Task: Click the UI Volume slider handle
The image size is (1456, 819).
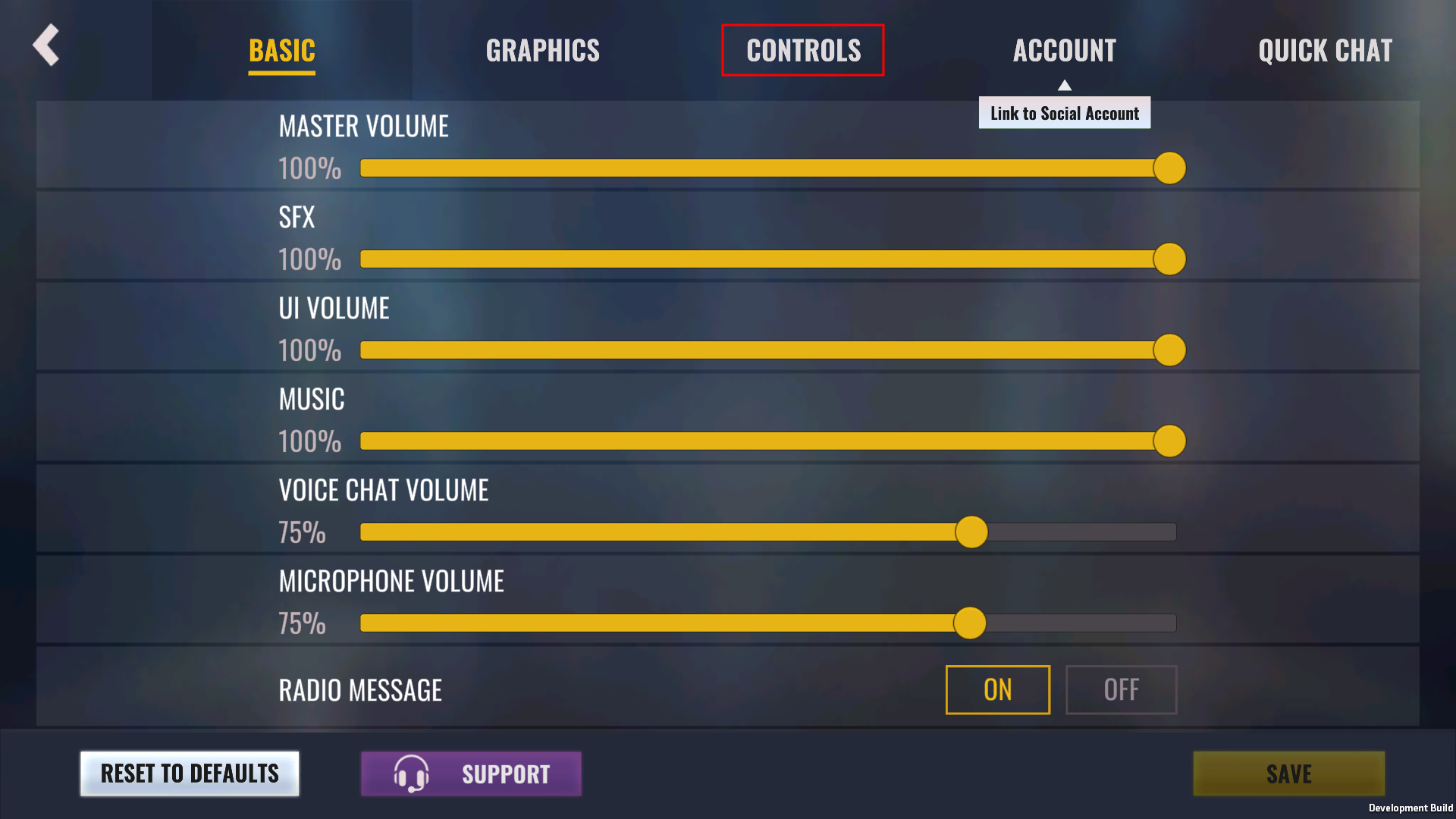Action: tap(1170, 350)
